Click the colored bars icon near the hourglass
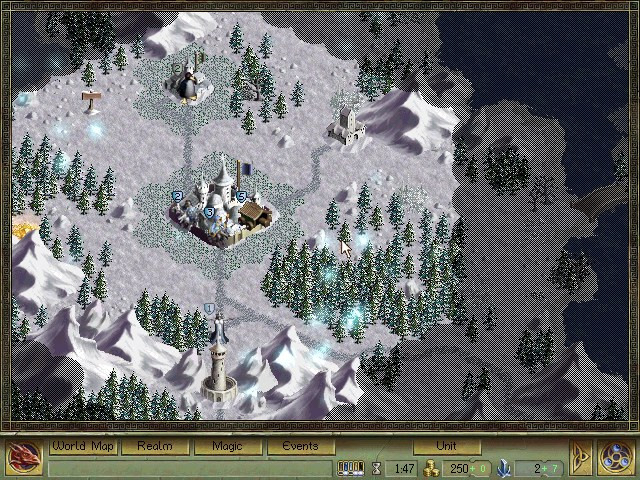 349,467
